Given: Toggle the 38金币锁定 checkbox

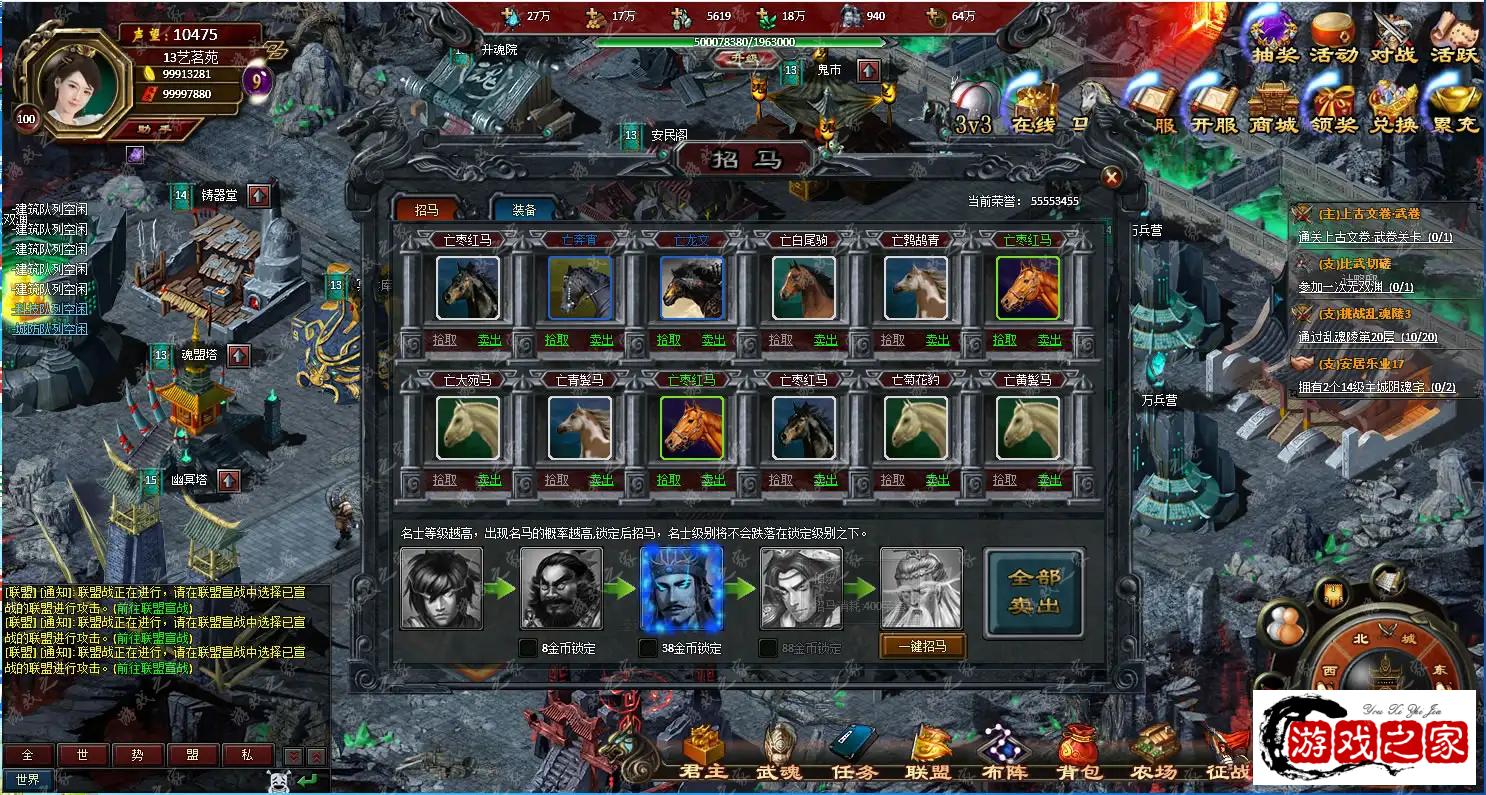Looking at the screenshot, I should [648, 648].
